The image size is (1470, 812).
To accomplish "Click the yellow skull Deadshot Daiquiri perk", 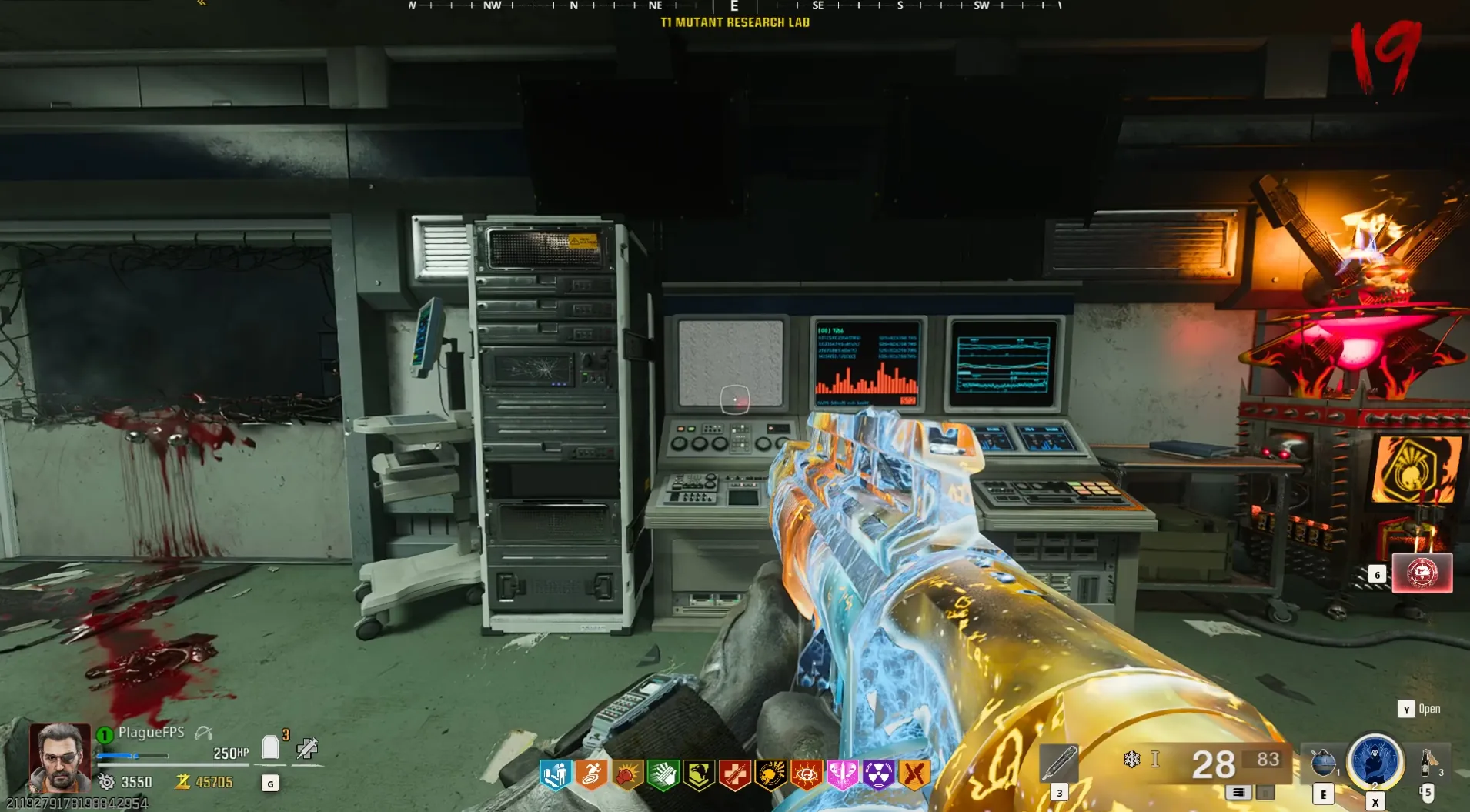I will tap(770, 774).
